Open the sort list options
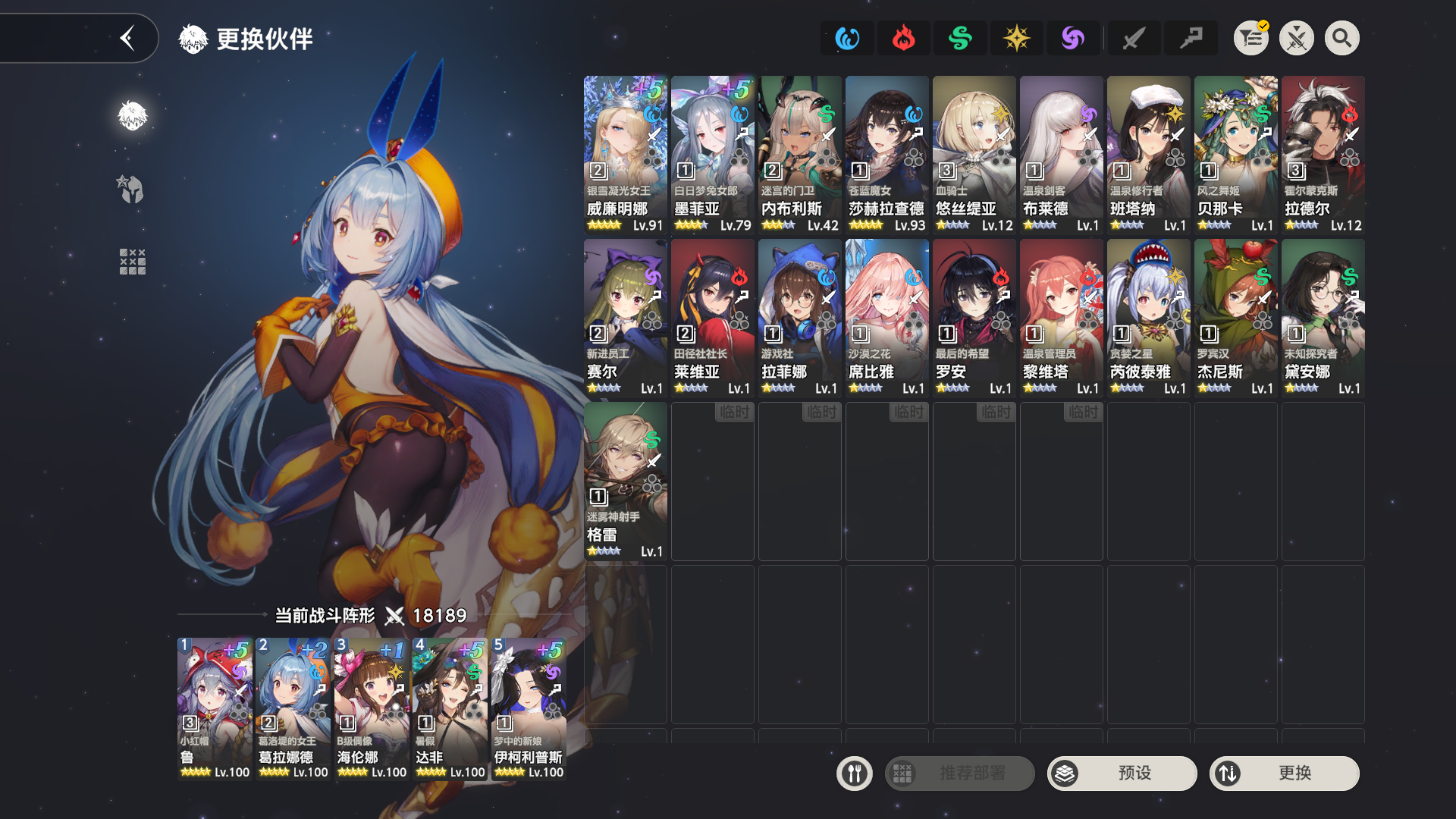1456x819 pixels. coord(1251,38)
